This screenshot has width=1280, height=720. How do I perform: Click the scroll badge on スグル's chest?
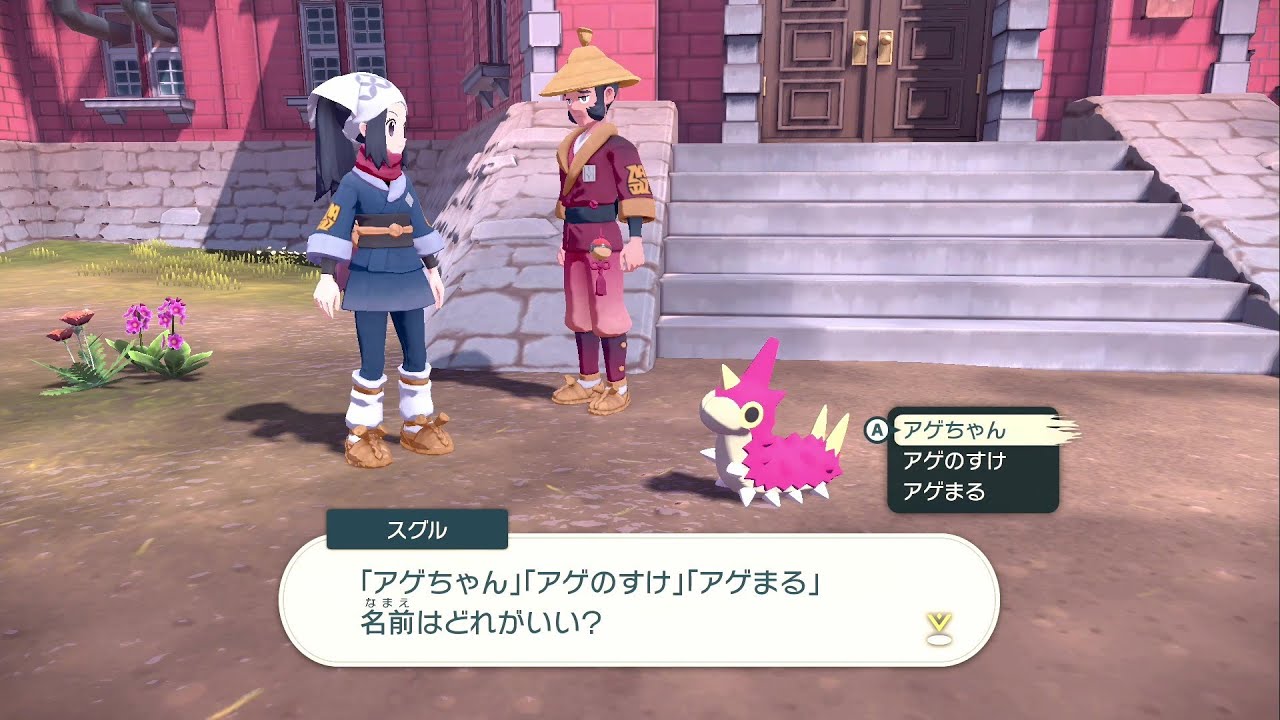tap(588, 172)
